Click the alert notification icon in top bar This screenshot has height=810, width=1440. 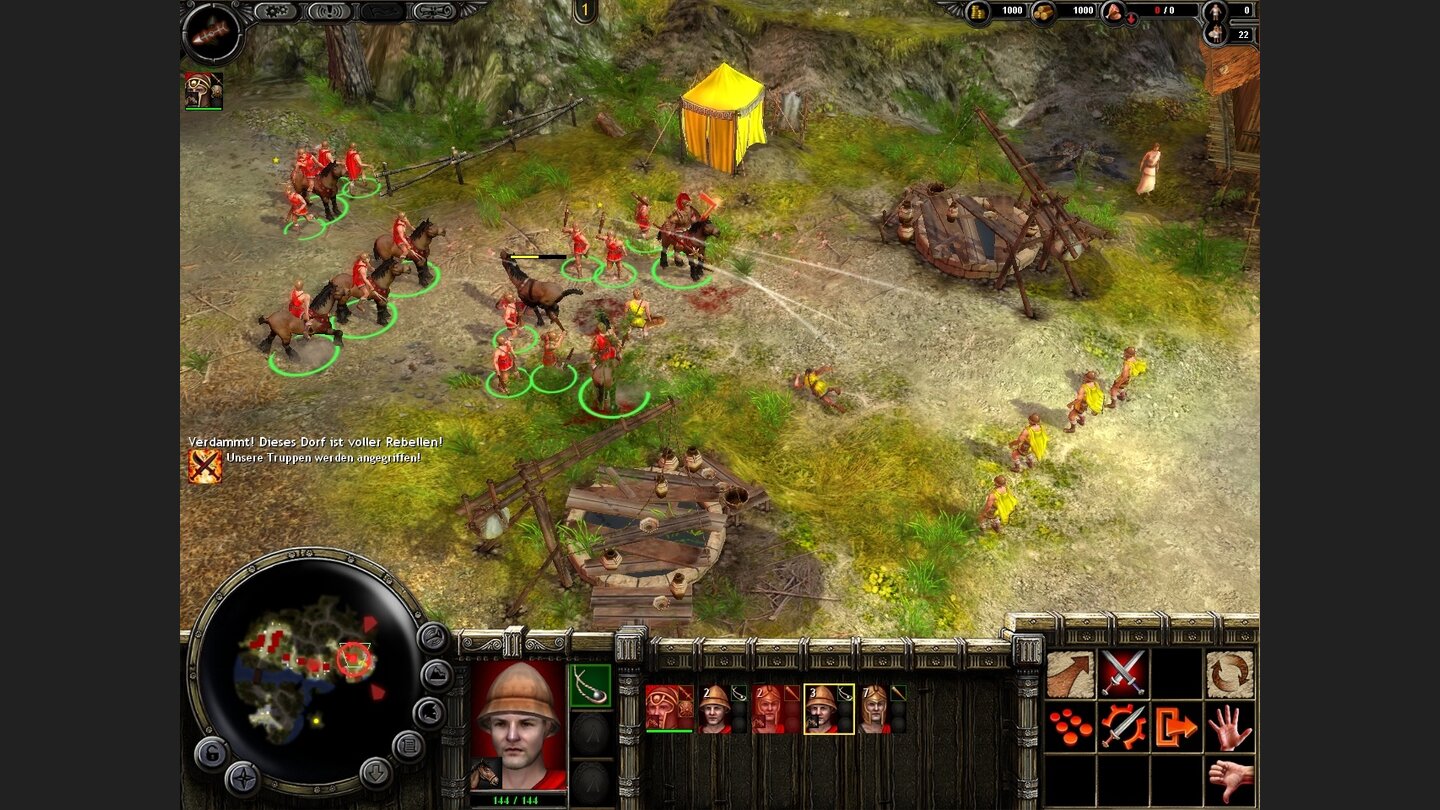[330, 12]
